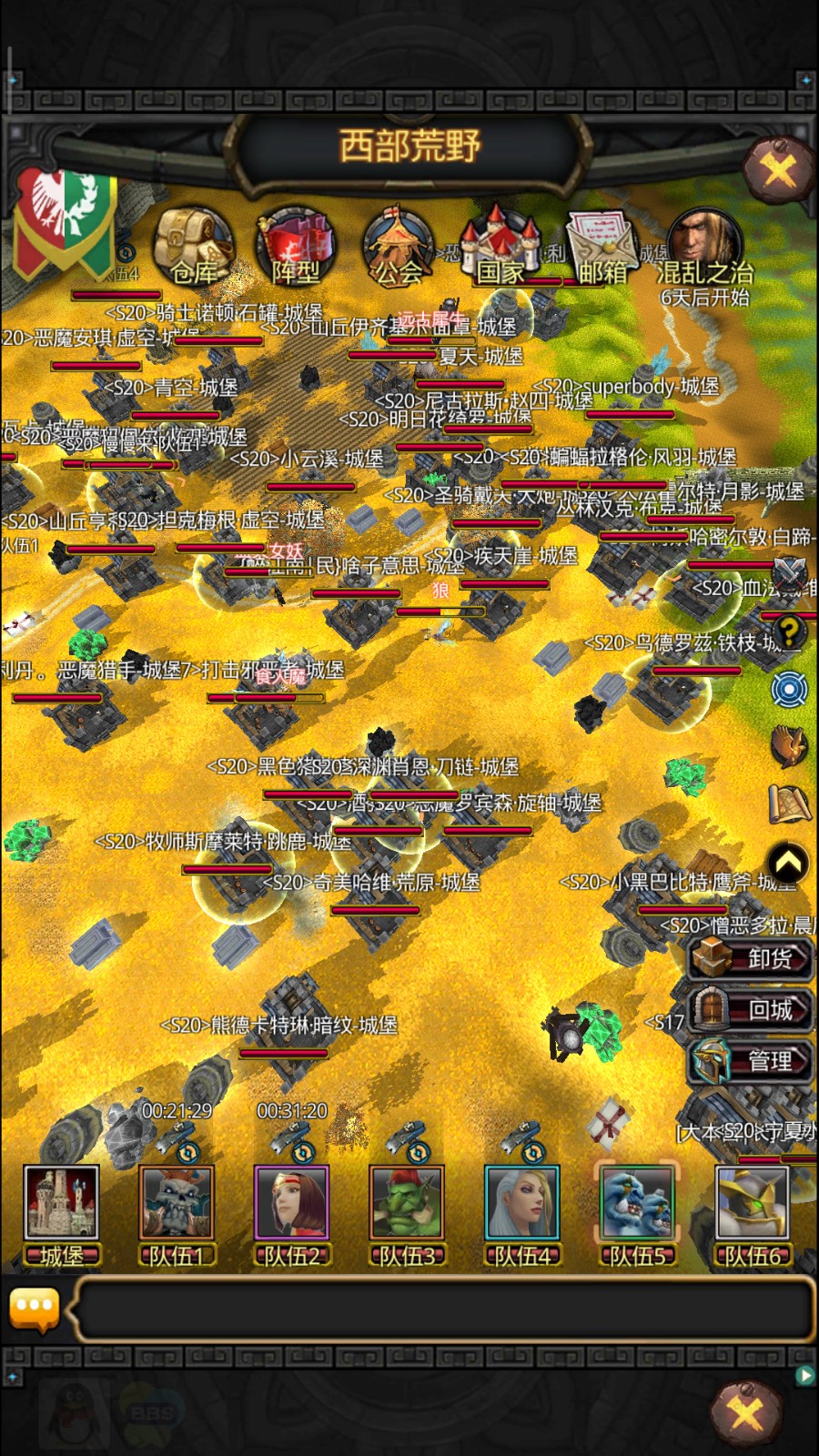The width and height of the screenshot is (819, 1456).
Task: Collapse the side menu with arrow button
Action: 789,862
